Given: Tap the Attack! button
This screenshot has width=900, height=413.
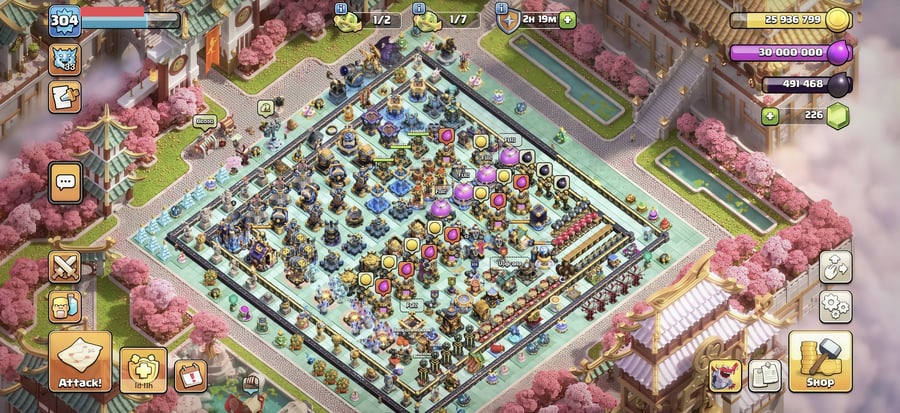Looking at the screenshot, I should [x=79, y=362].
